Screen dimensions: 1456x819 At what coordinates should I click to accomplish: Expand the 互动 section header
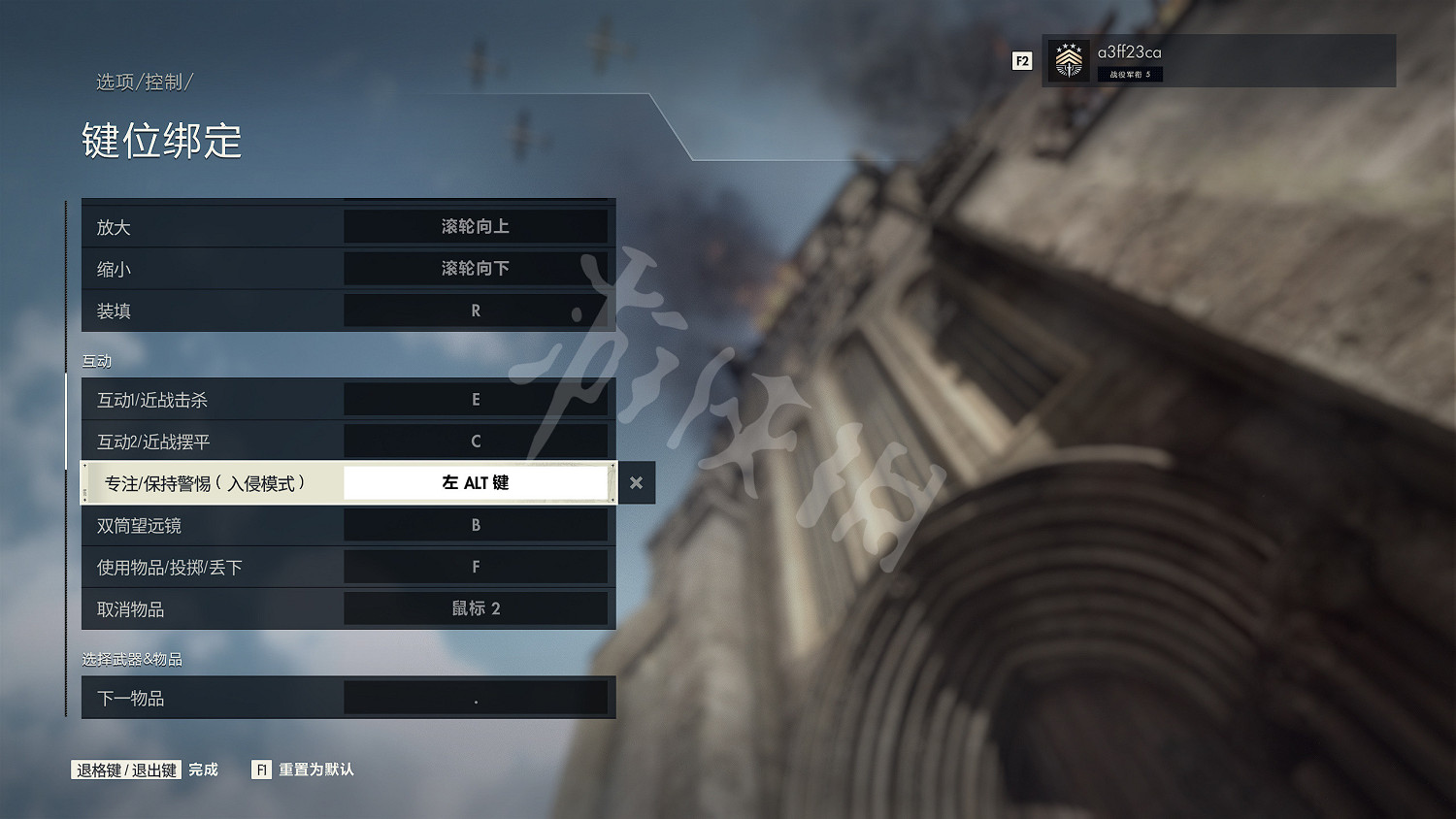(97, 360)
